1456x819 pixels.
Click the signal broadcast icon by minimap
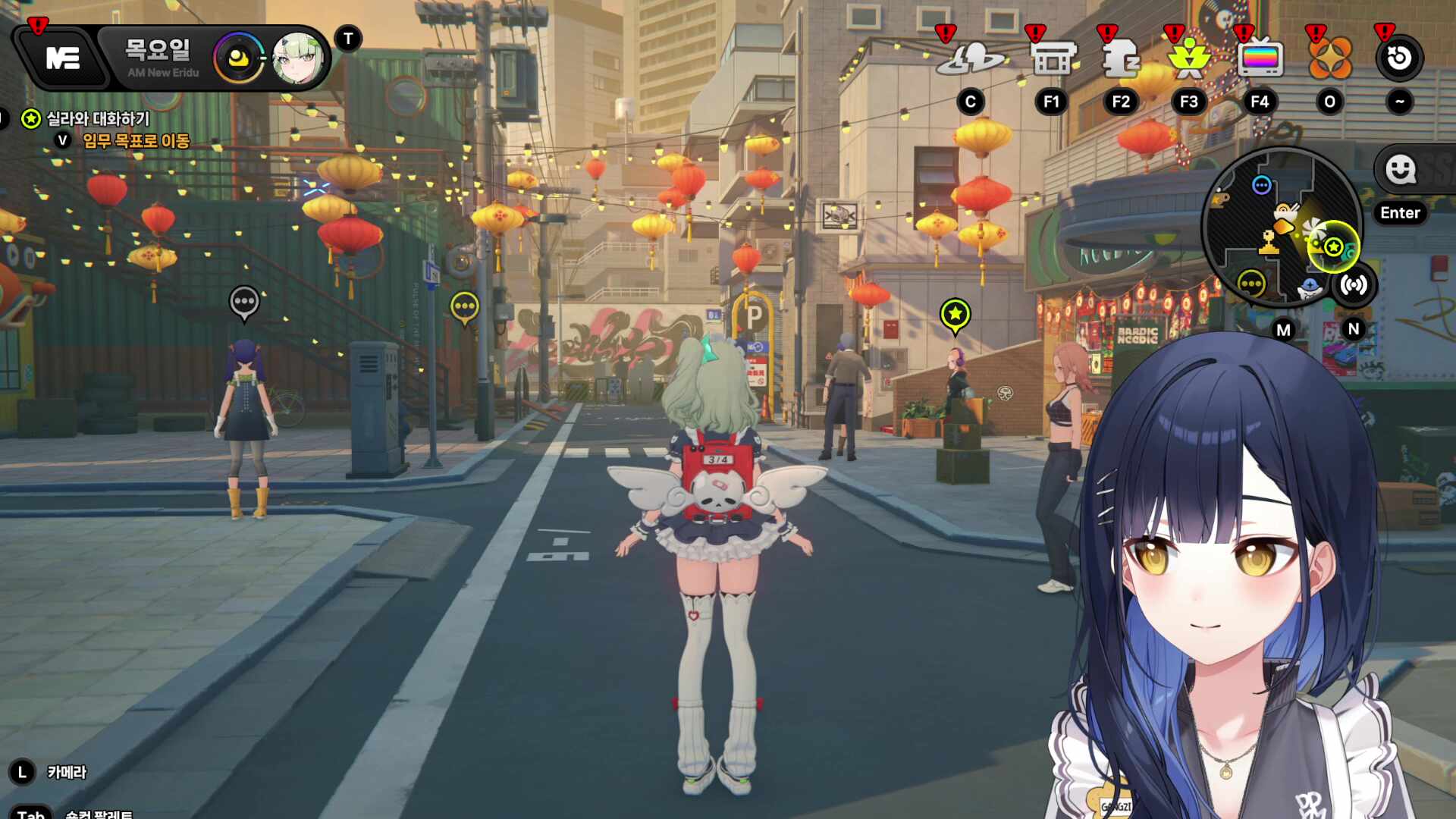(1354, 285)
